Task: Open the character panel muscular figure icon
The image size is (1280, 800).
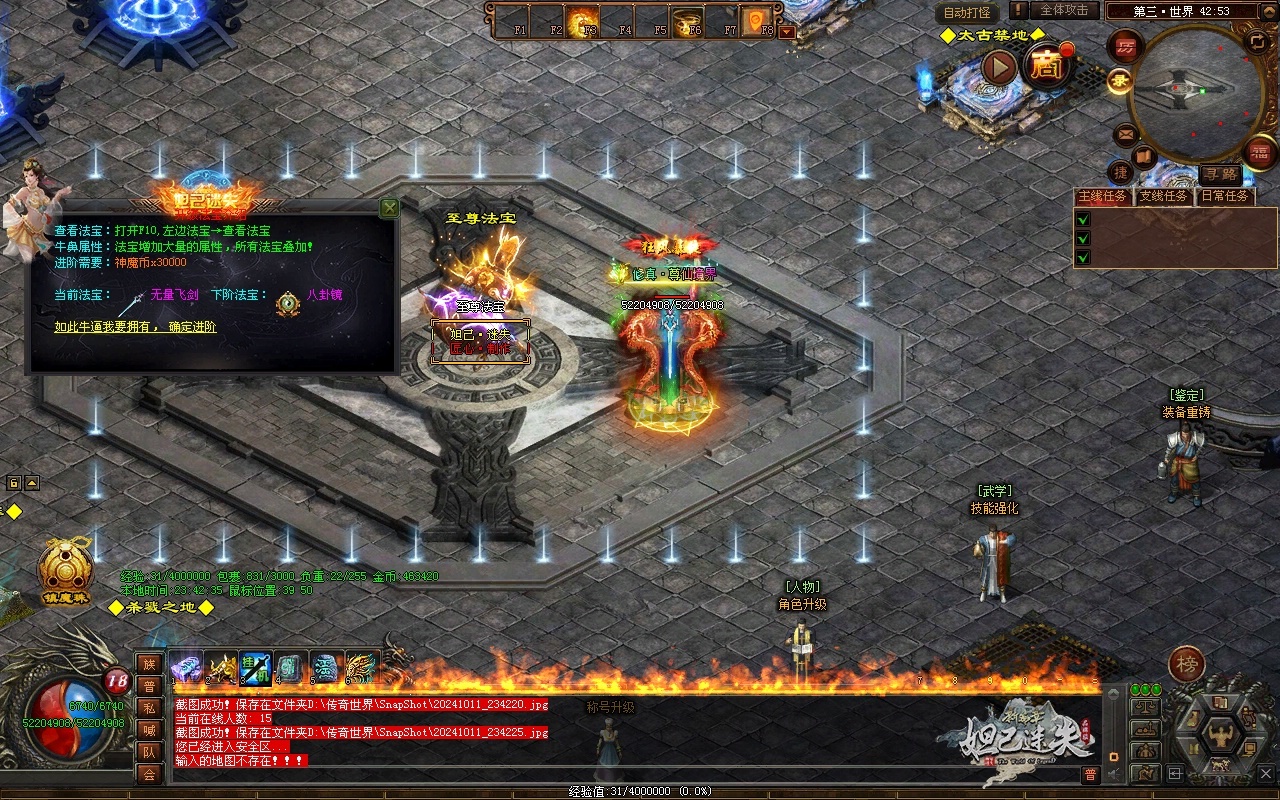Action: [1220, 736]
